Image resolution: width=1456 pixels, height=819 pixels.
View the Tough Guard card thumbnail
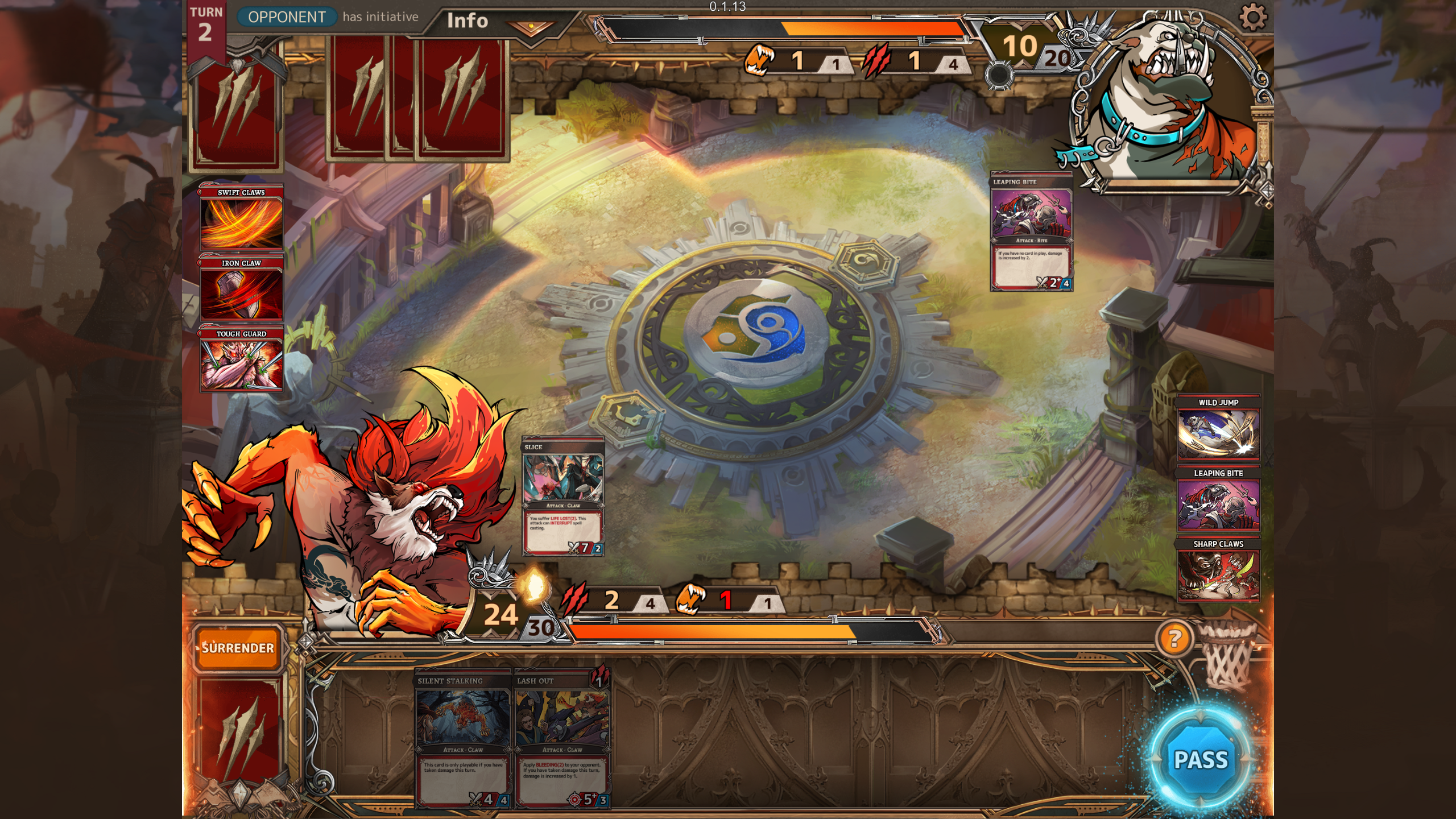[x=241, y=359]
